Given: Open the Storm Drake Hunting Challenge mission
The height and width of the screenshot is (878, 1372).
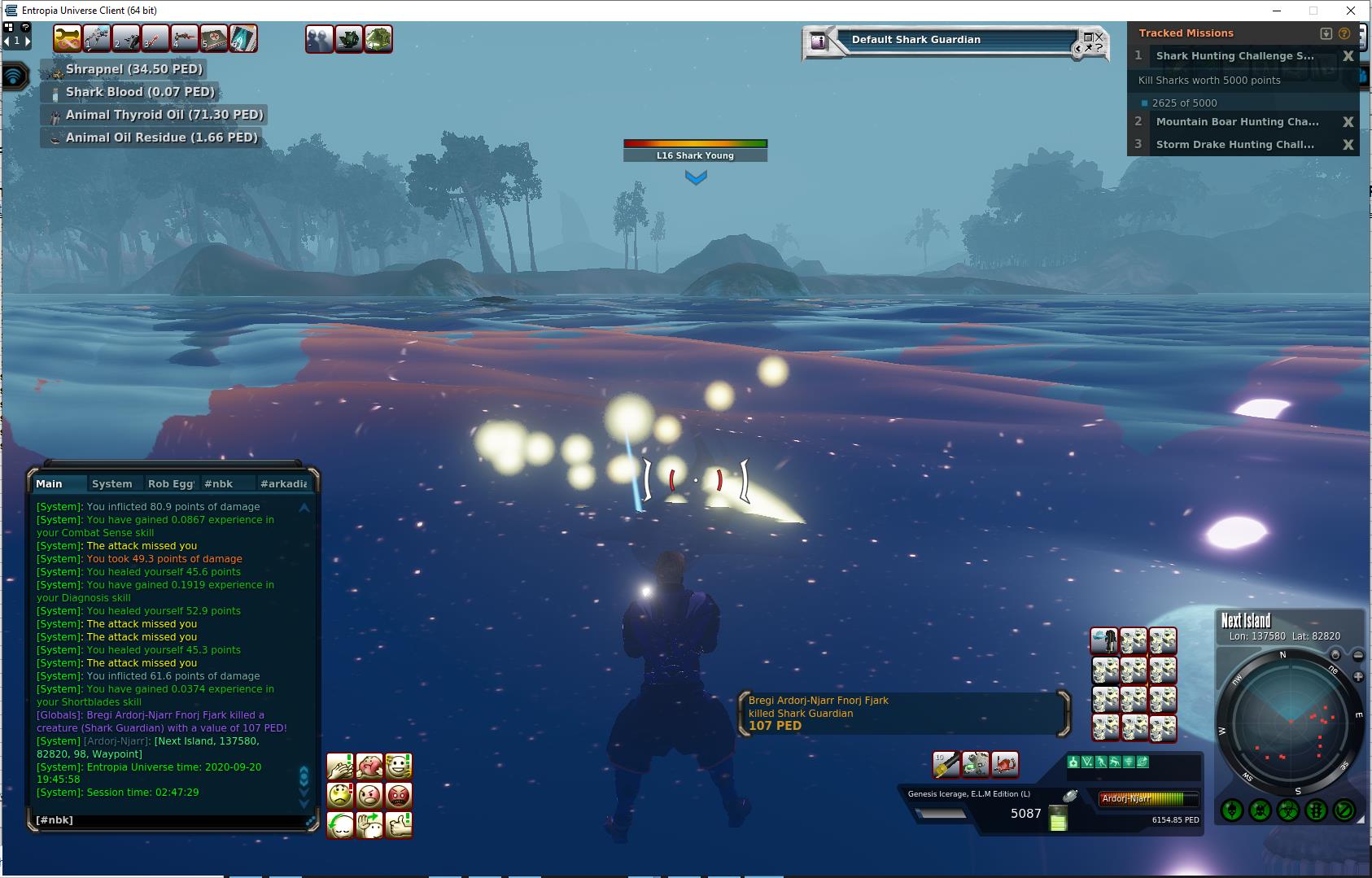Looking at the screenshot, I should click(x=1234, y=145).
